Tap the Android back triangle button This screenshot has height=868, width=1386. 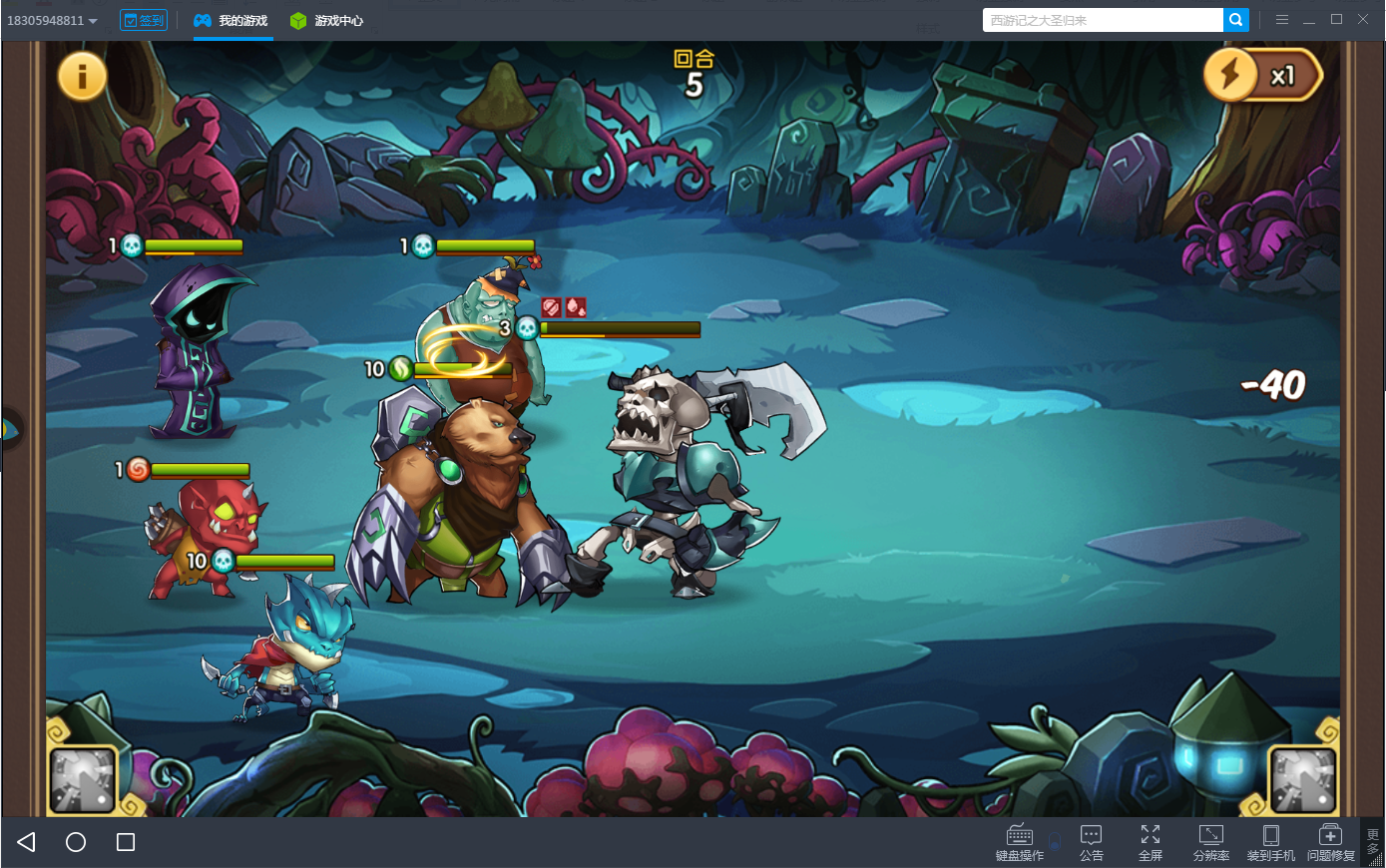(x=27, y=842)
